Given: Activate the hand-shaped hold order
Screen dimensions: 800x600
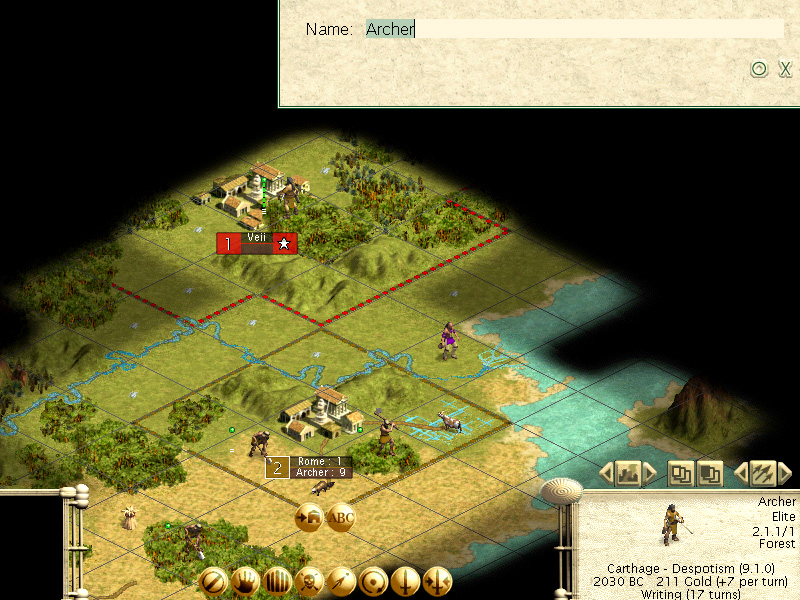Looking at the screenshot, I should pyautogui.click(x=245, y=581).
